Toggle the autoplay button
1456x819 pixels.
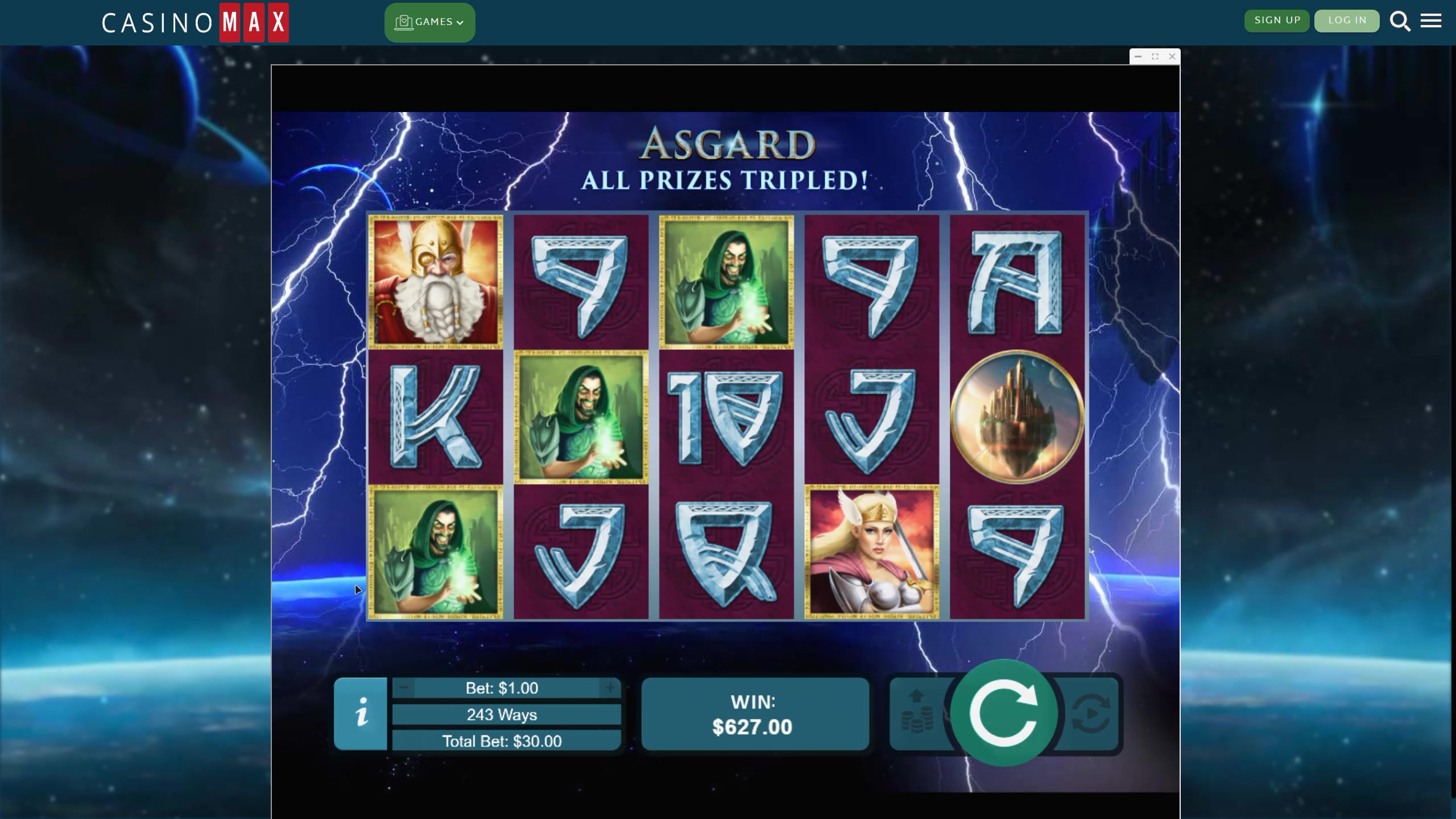(1091, 713)
